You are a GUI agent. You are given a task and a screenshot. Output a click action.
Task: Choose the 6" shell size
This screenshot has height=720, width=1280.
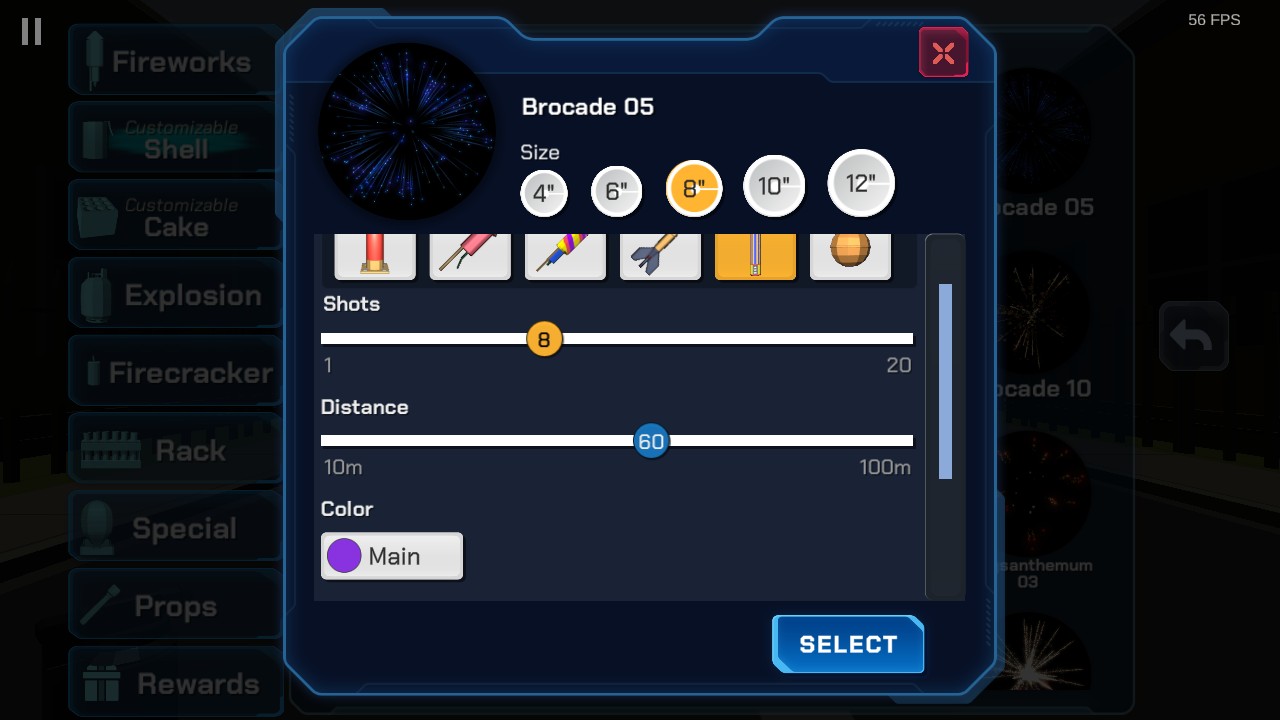616,191
